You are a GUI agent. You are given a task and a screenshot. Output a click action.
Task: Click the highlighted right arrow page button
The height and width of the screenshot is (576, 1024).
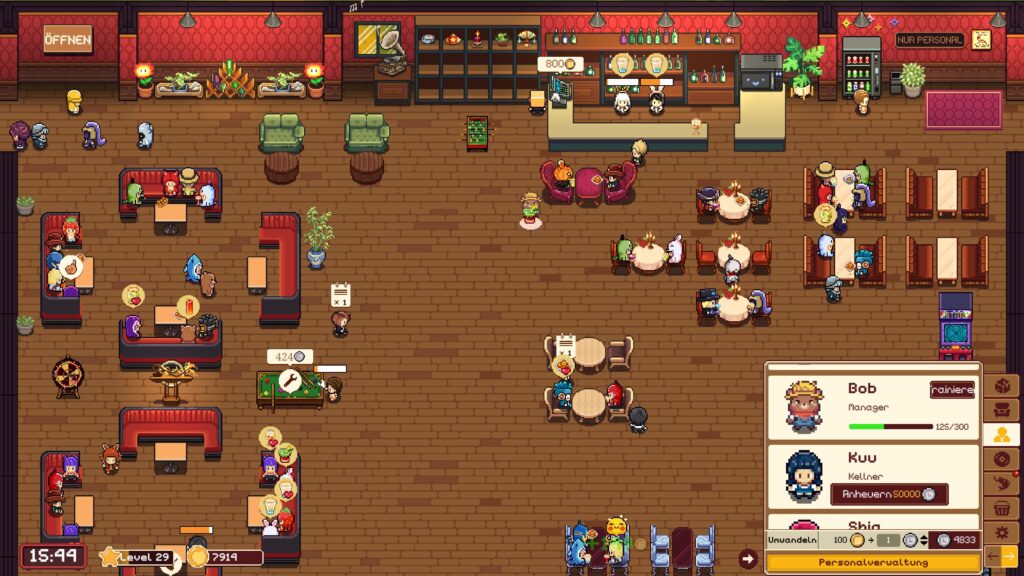pos(1009,555)
